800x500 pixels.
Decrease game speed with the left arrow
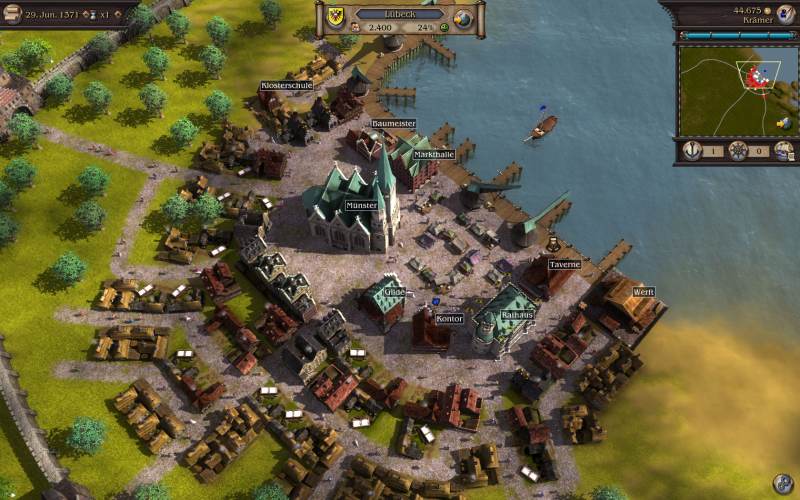coord(87,16)
